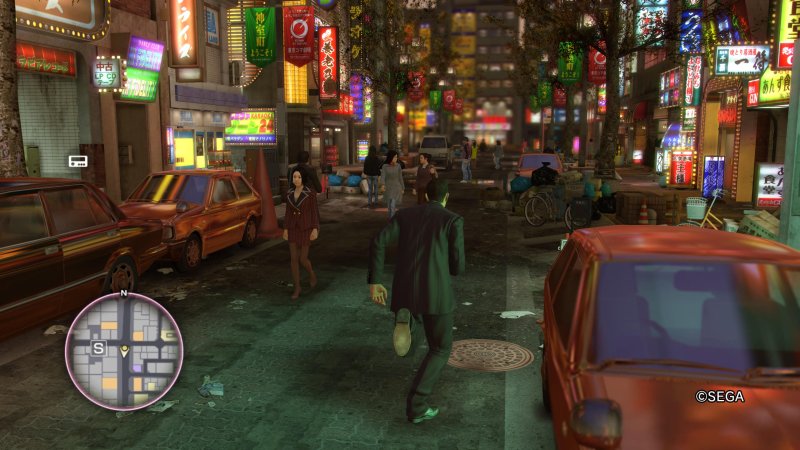Select the S marker on the minimap
800x450 pixels.
(98, 348)
